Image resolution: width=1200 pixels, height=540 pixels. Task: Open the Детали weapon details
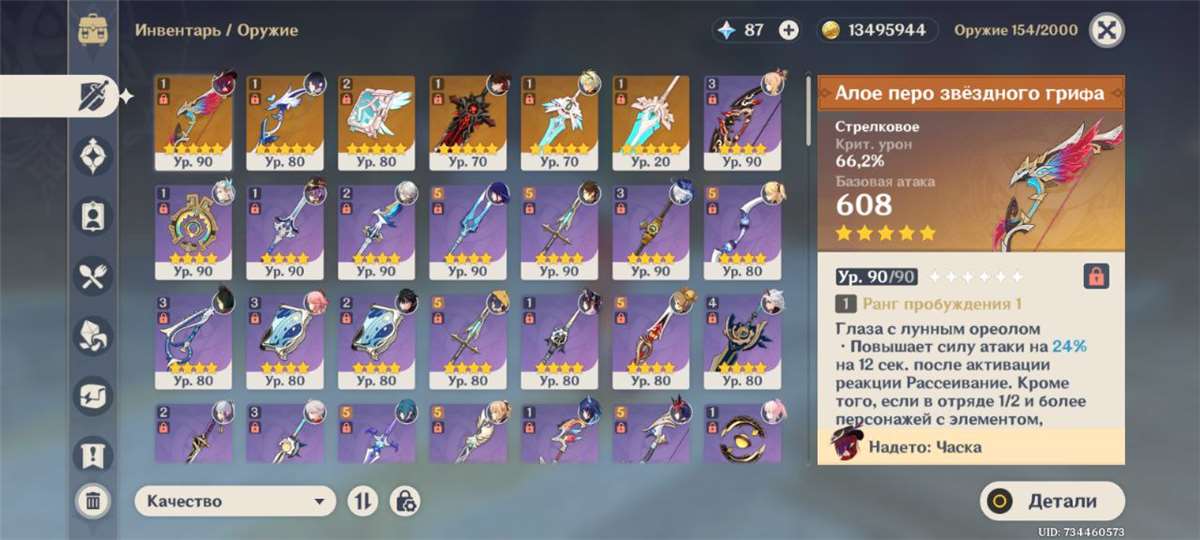1052,501
